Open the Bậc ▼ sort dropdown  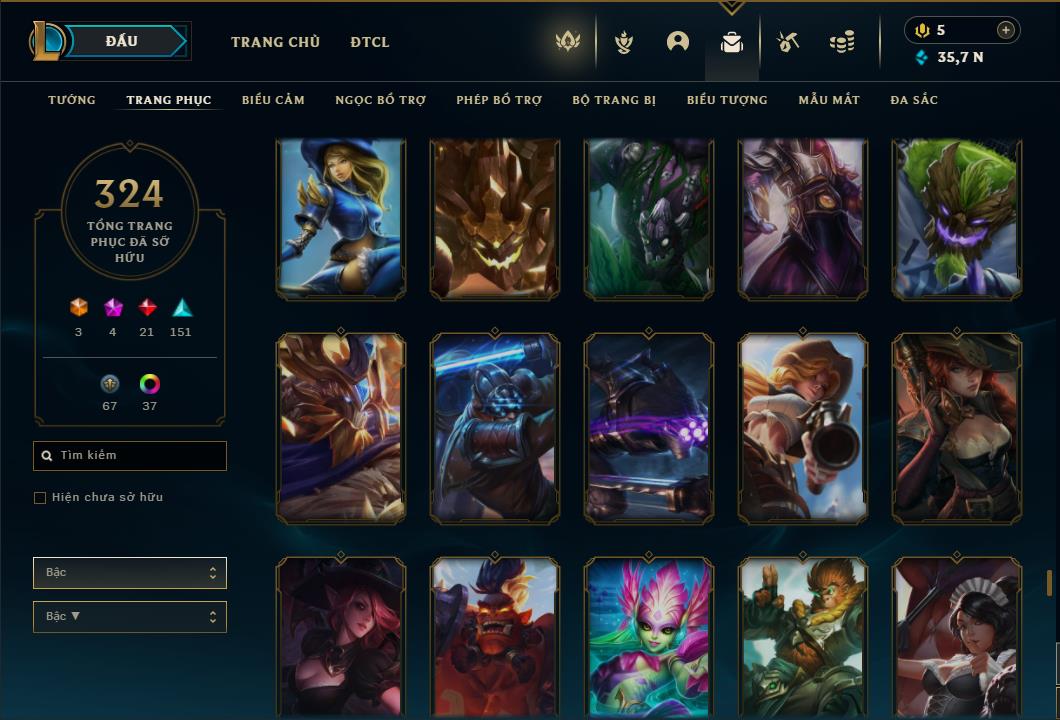130,617
